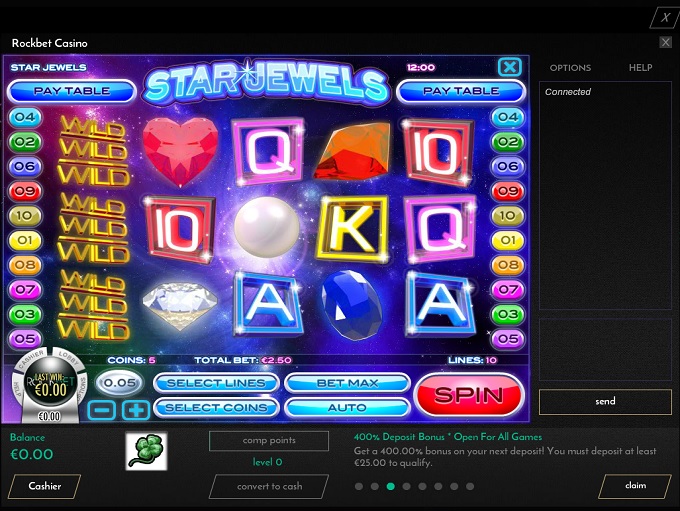Click the send button in chat panel
This screenshot has height=511, width=680.
(x=605, y=401)
